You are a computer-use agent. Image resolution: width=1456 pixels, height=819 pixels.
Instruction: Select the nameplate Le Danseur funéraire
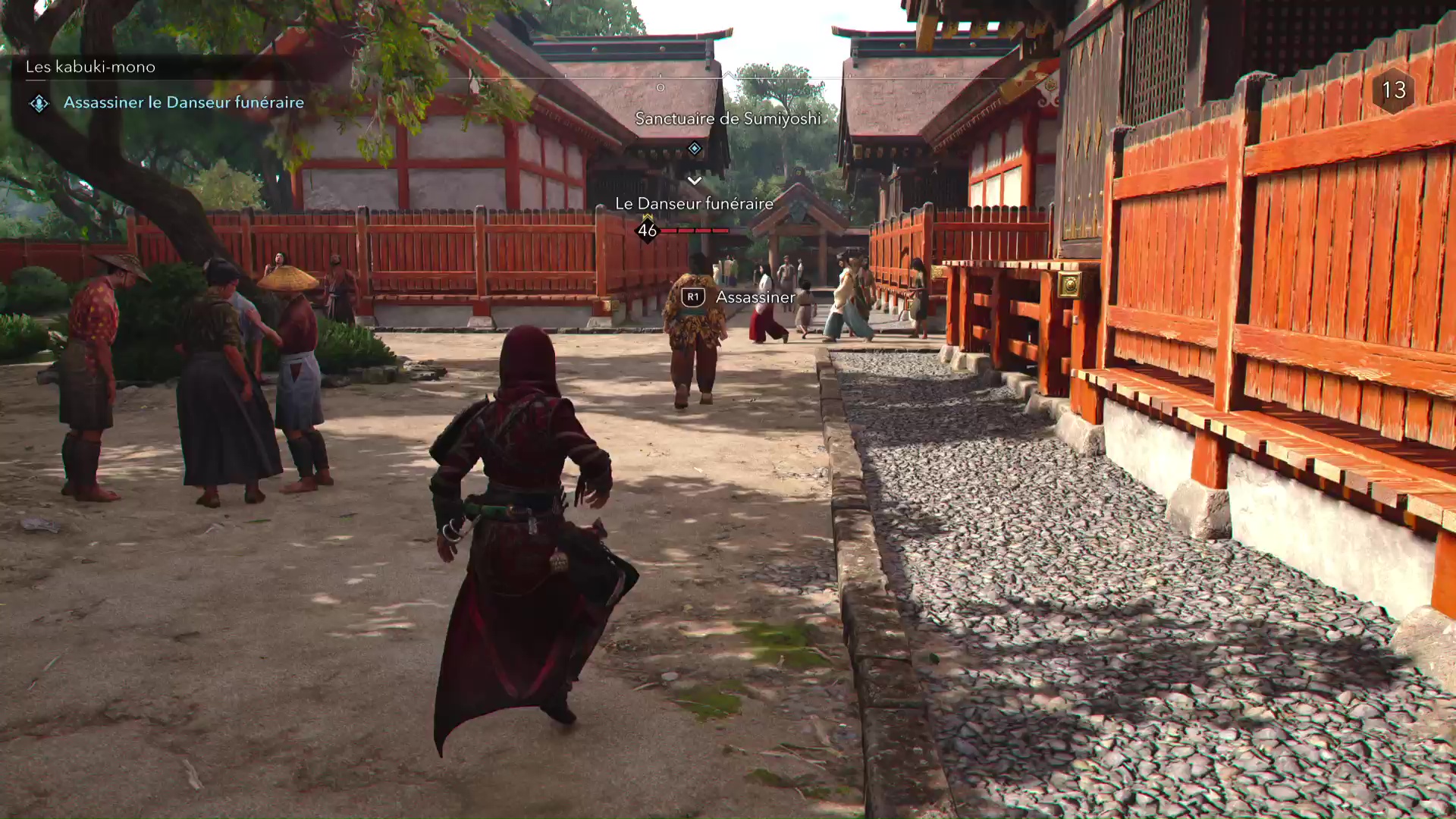pos(695,203)
